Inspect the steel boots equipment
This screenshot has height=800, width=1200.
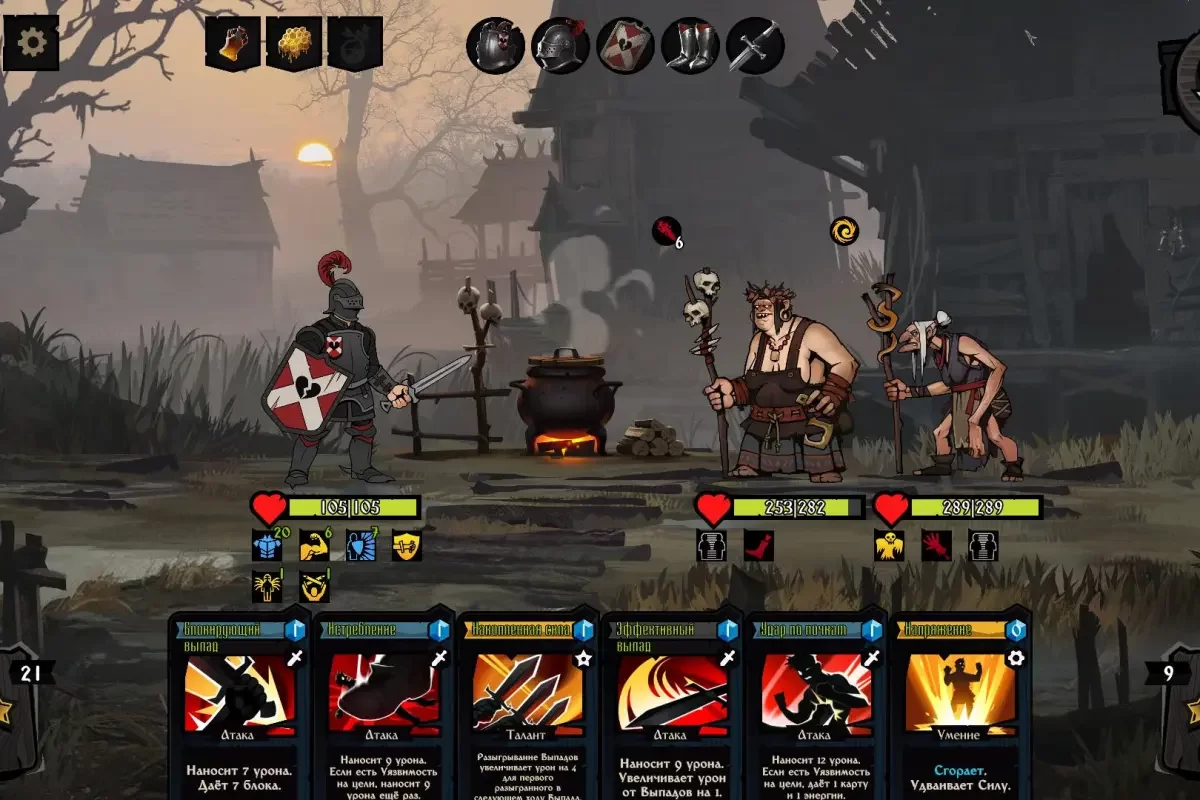(x=690, y=46)
